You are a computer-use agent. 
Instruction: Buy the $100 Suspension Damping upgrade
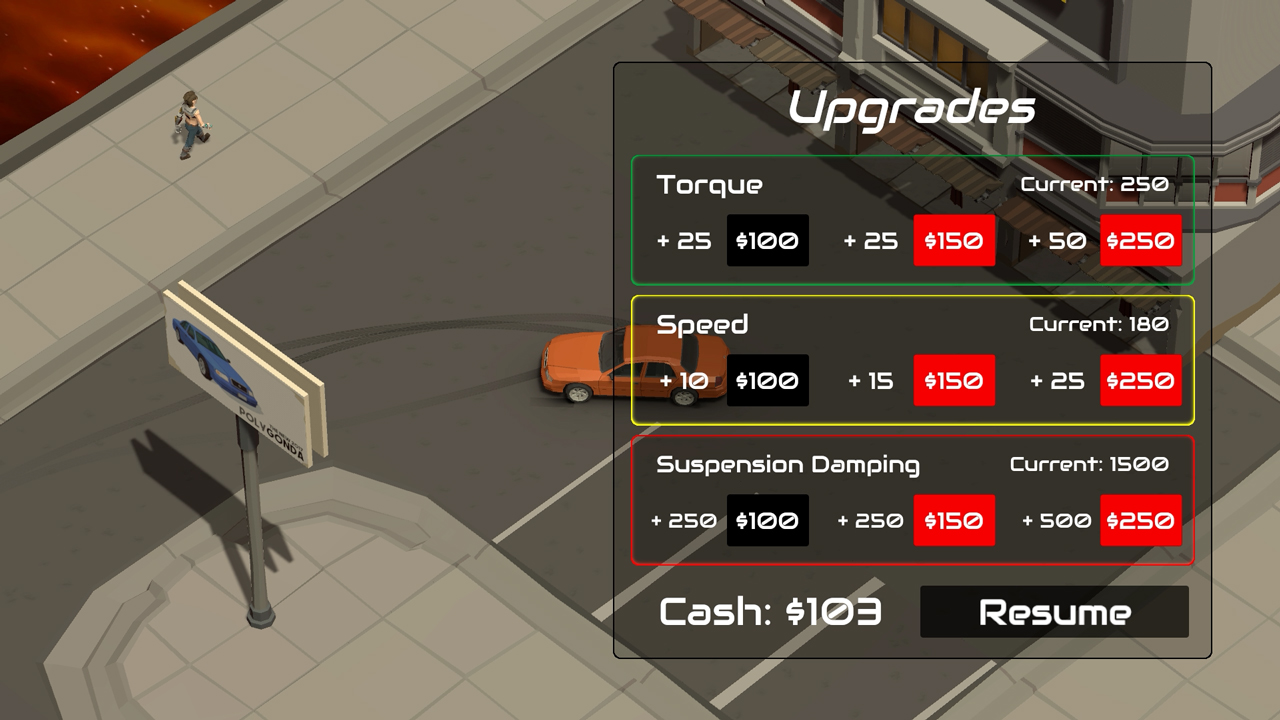768,520
